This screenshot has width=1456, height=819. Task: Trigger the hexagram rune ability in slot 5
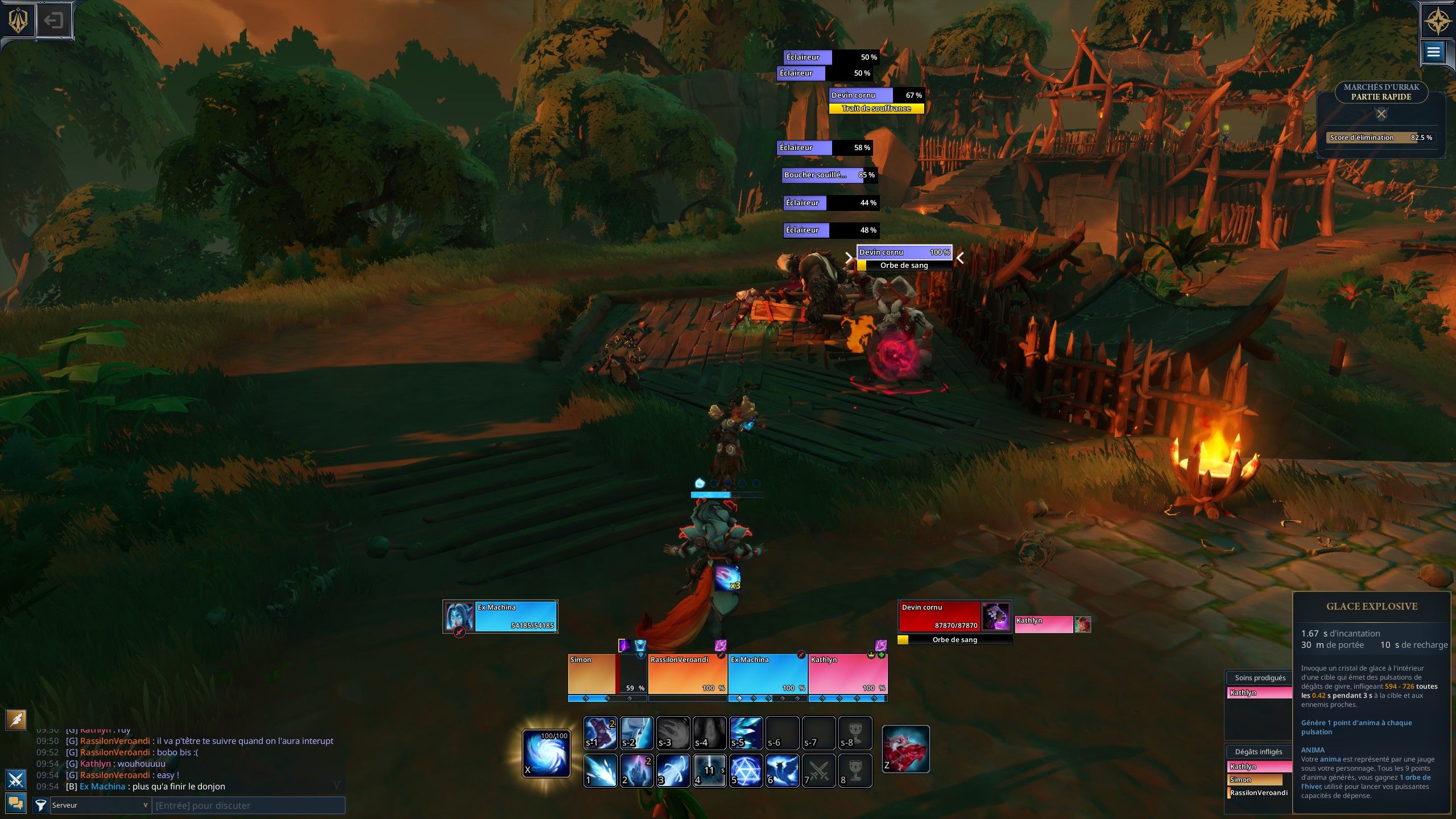[746, 771]
